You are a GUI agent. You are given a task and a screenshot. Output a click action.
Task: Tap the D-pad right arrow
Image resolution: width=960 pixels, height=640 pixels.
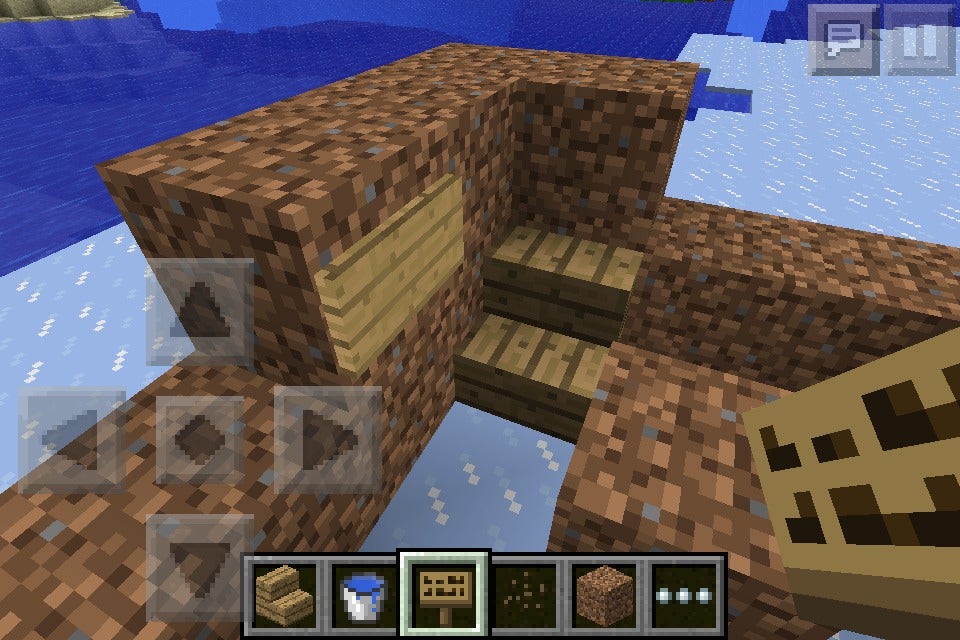tap(328, 438)
